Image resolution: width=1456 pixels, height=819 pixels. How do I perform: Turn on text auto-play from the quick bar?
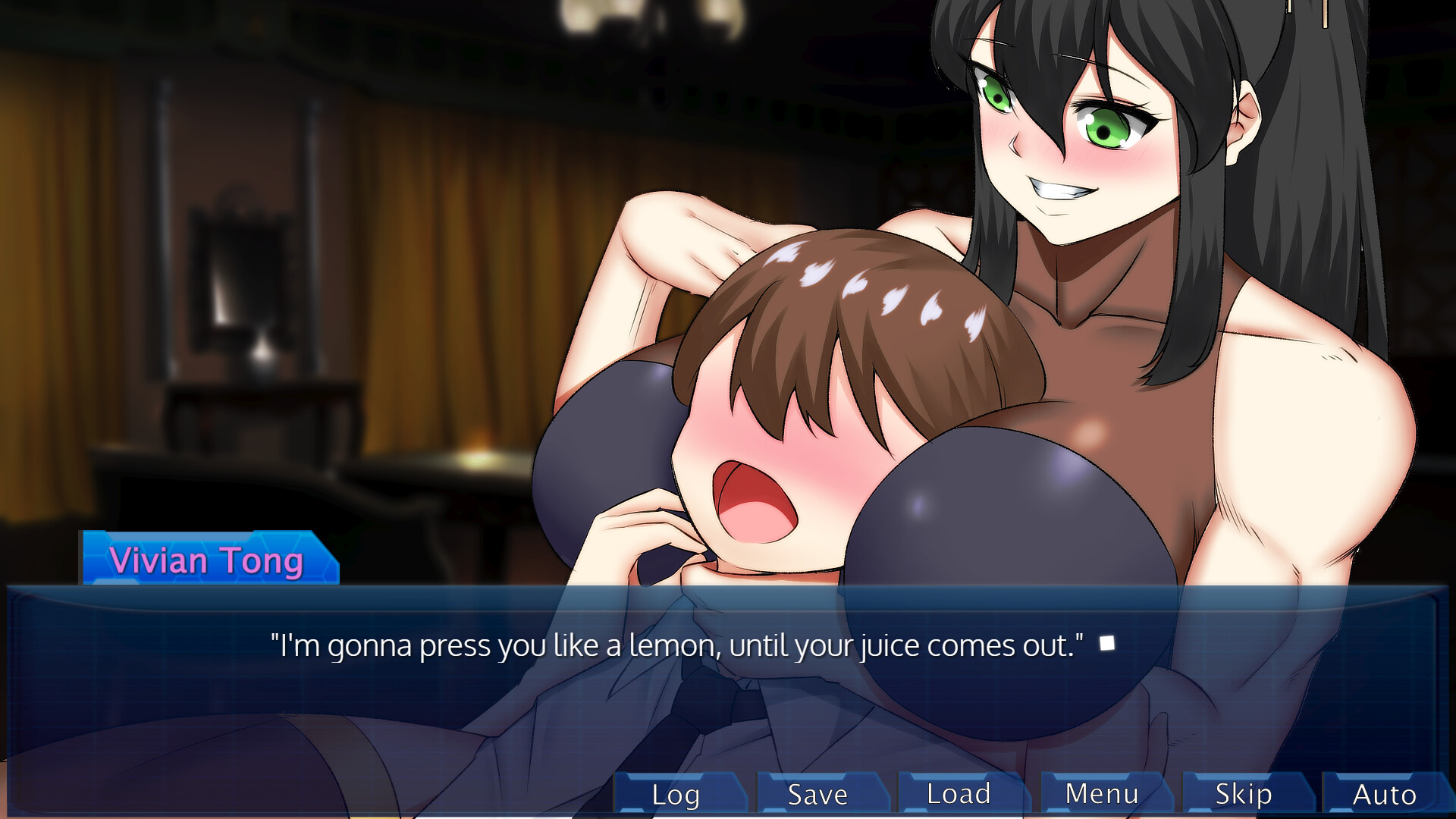[1384, 794]
